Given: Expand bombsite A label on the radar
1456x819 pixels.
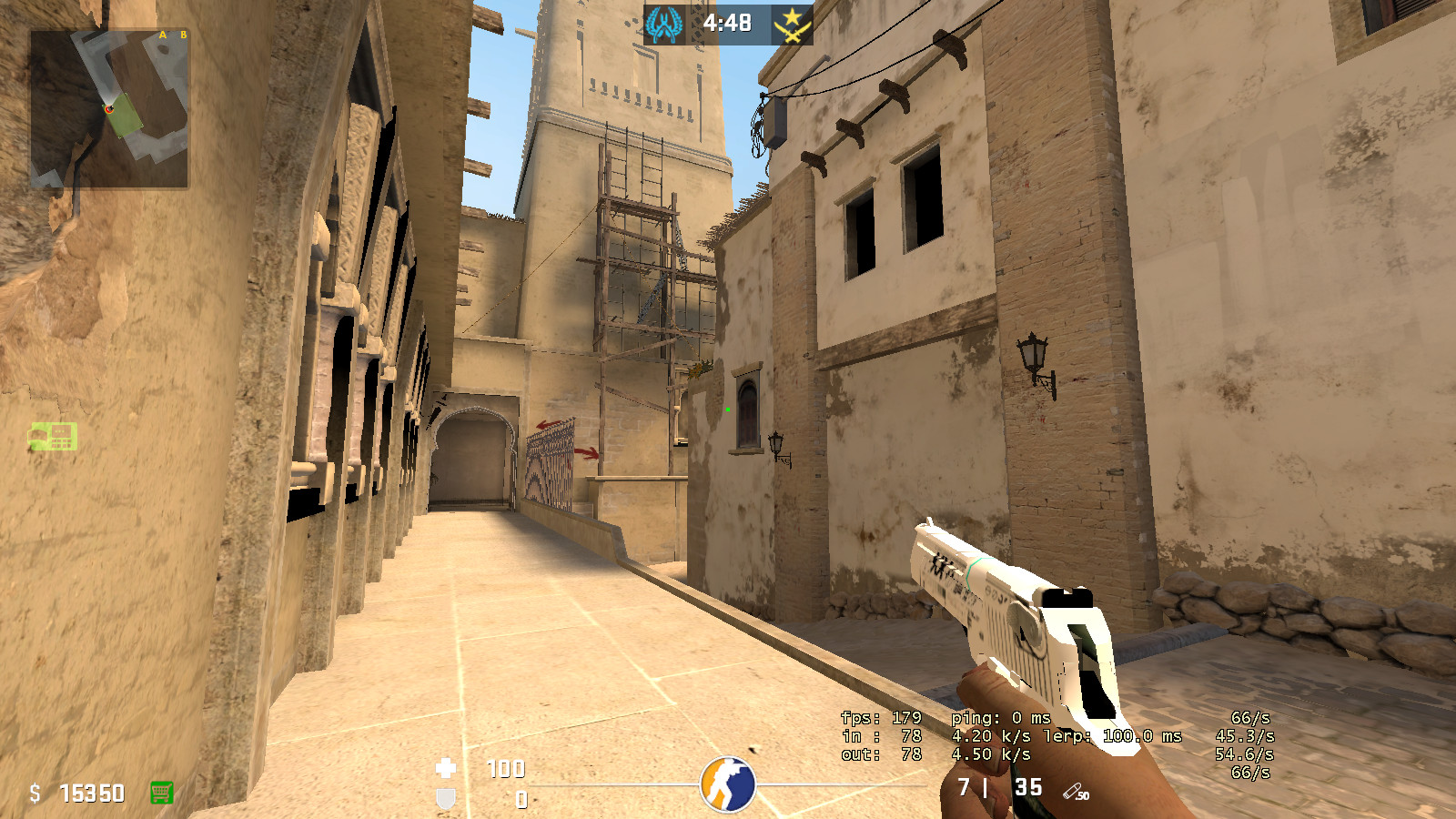Looking at the screenshot, I should (162, 34).
